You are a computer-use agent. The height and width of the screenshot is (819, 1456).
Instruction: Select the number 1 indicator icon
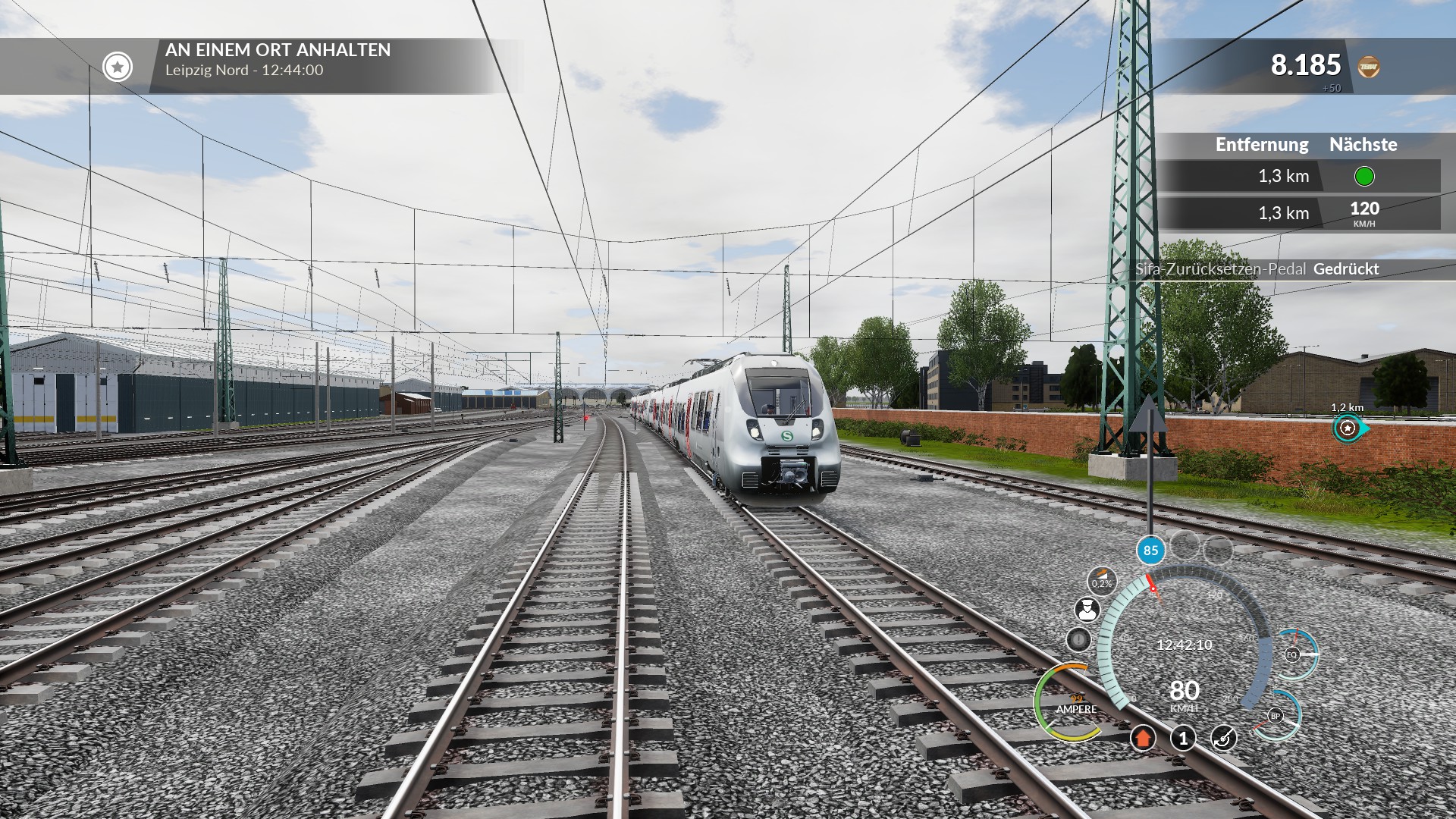coord(1183,738)
